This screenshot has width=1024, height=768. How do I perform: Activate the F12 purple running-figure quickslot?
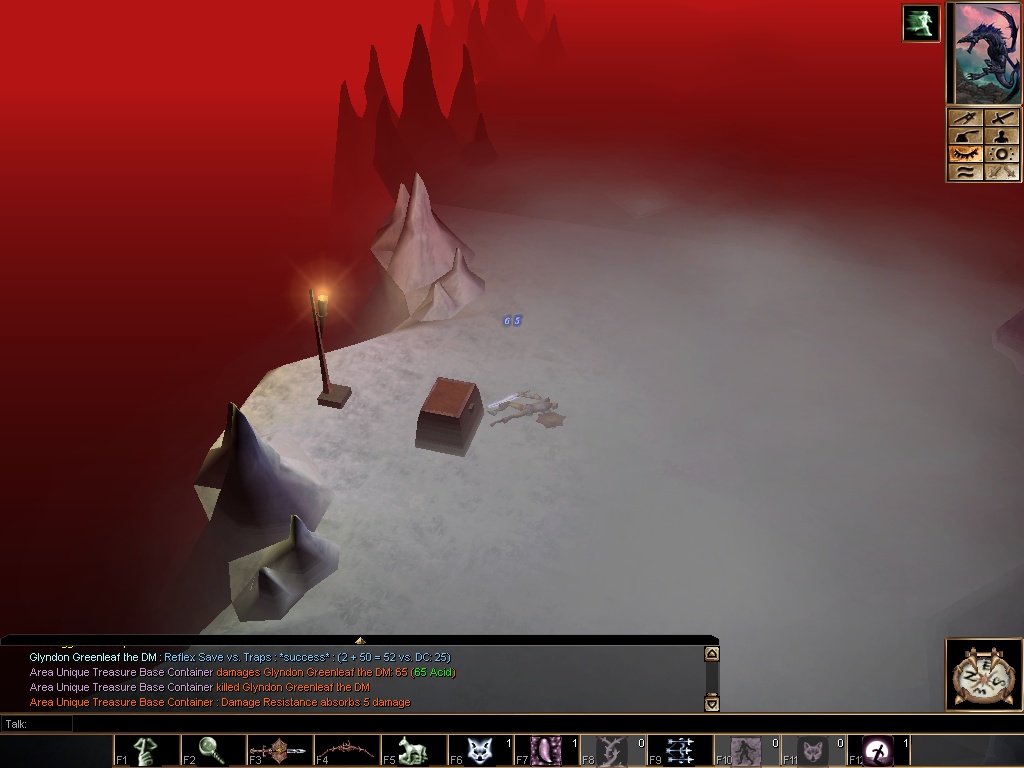(x=879, y=751)
